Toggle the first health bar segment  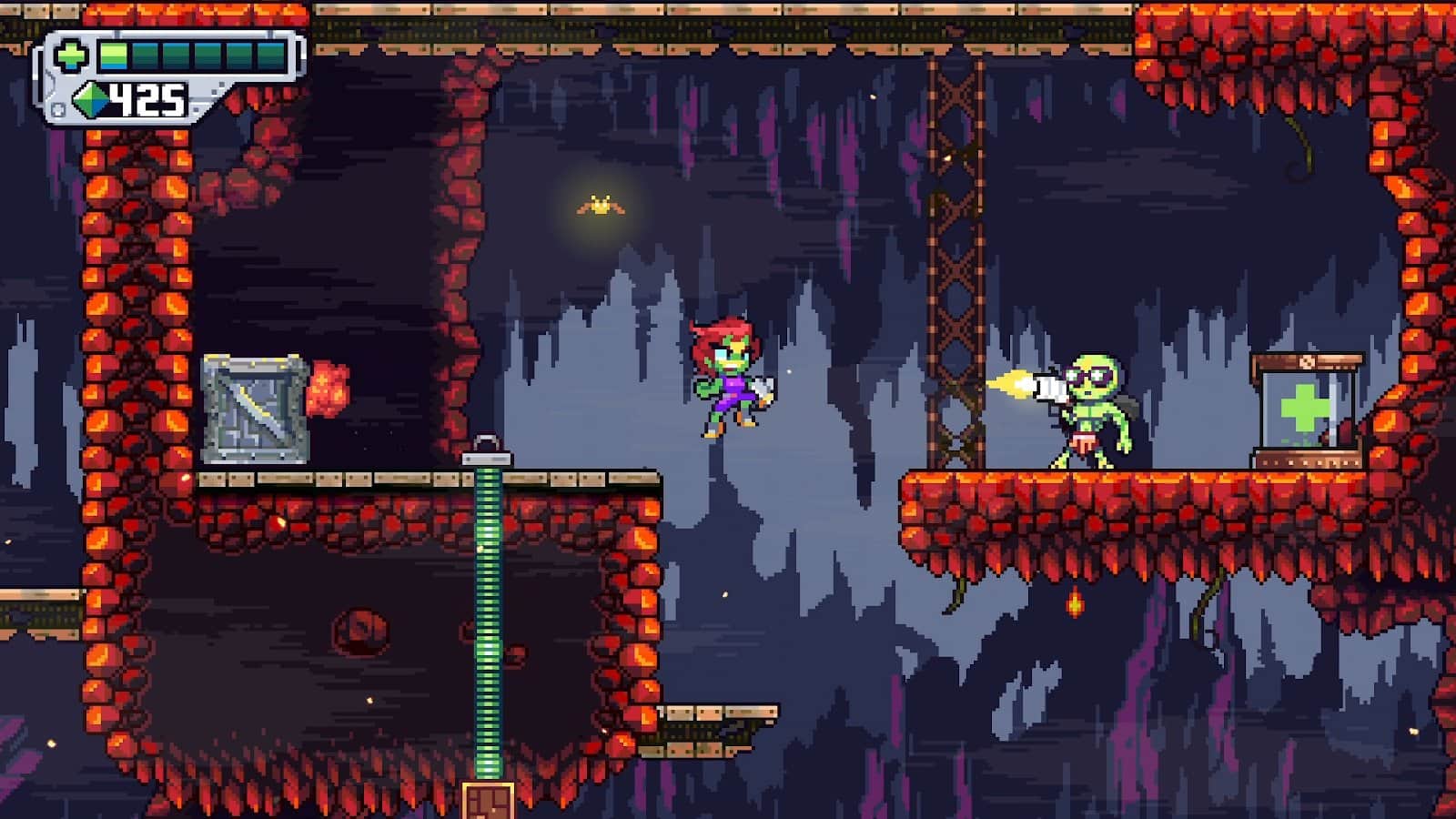pyautogui.click(x=114, y=55)
